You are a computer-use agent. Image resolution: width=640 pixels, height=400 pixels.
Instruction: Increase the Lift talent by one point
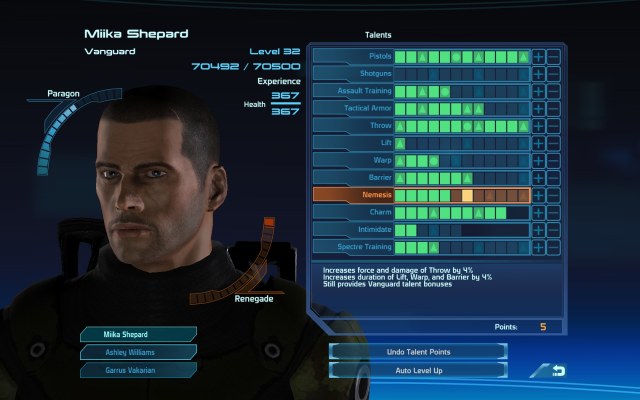click(x=538, y=143)
